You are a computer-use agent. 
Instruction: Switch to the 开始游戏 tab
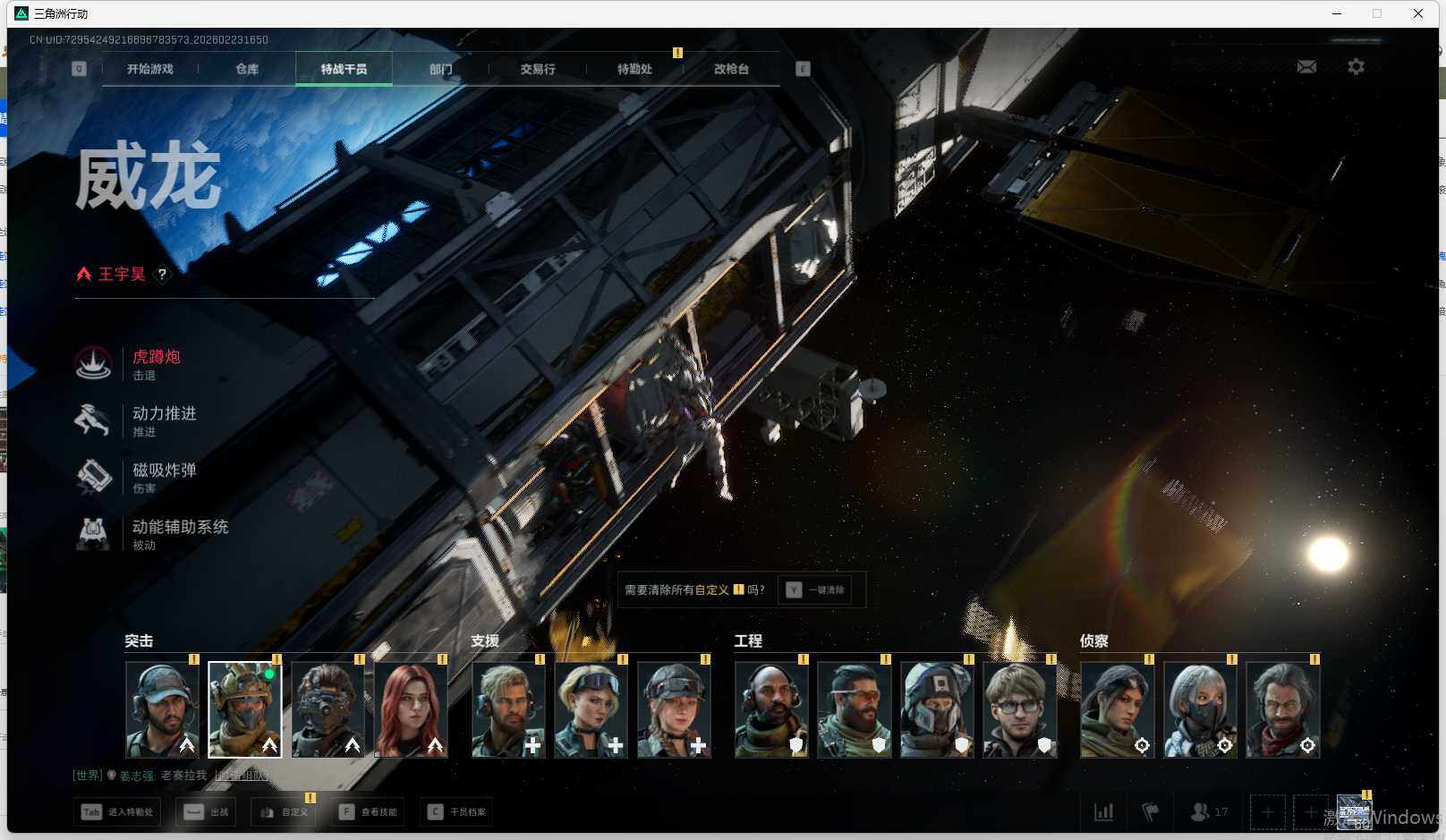coord(149,69)
